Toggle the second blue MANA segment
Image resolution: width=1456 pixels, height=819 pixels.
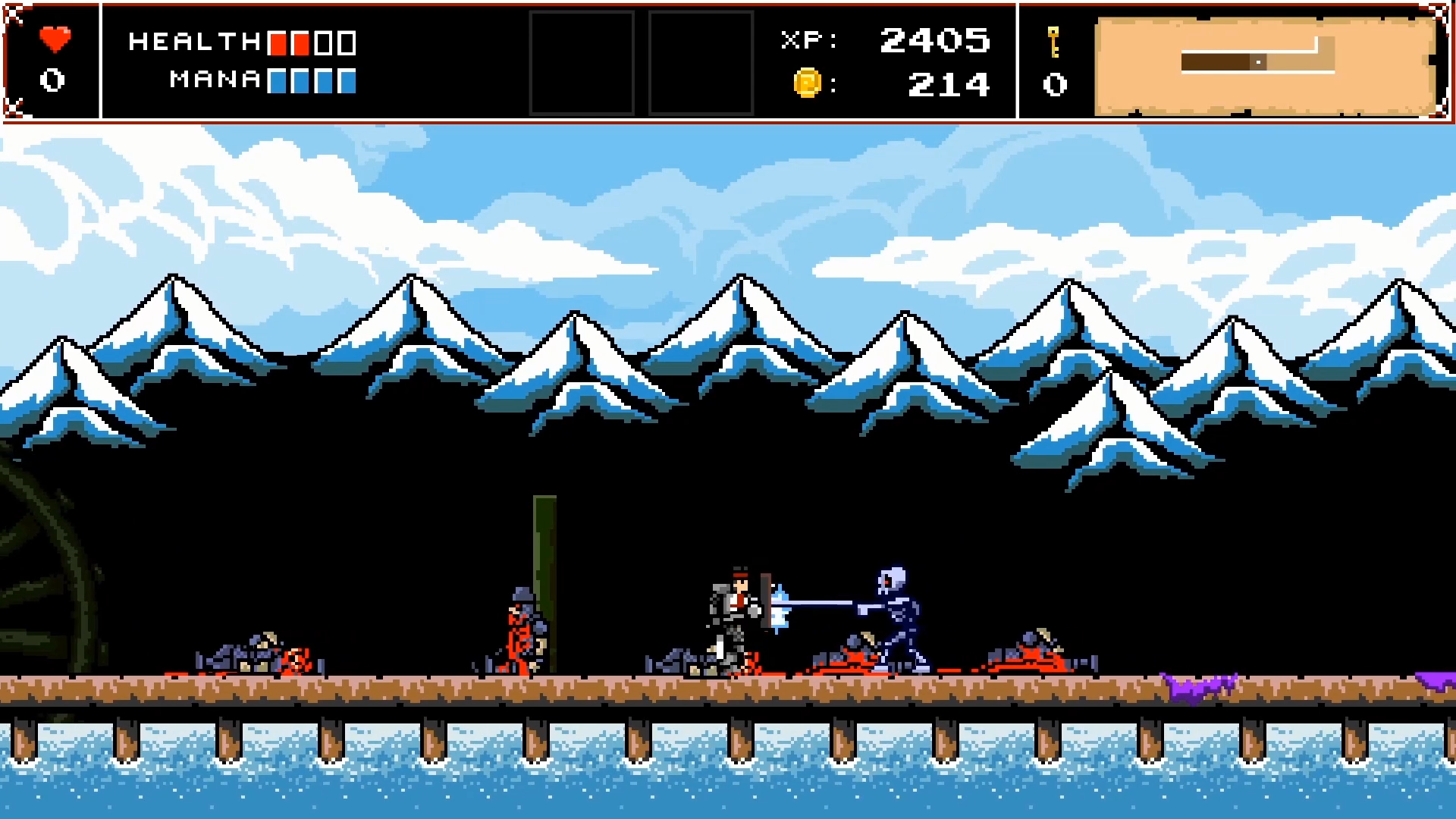(x=300, y=80)
